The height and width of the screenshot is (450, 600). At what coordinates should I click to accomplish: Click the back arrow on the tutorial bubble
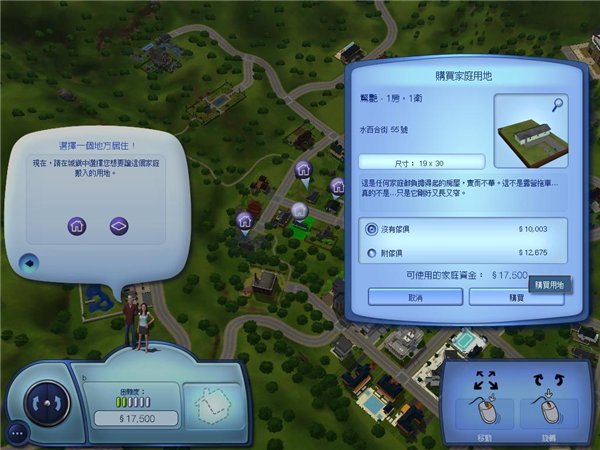tap(29, 264)
